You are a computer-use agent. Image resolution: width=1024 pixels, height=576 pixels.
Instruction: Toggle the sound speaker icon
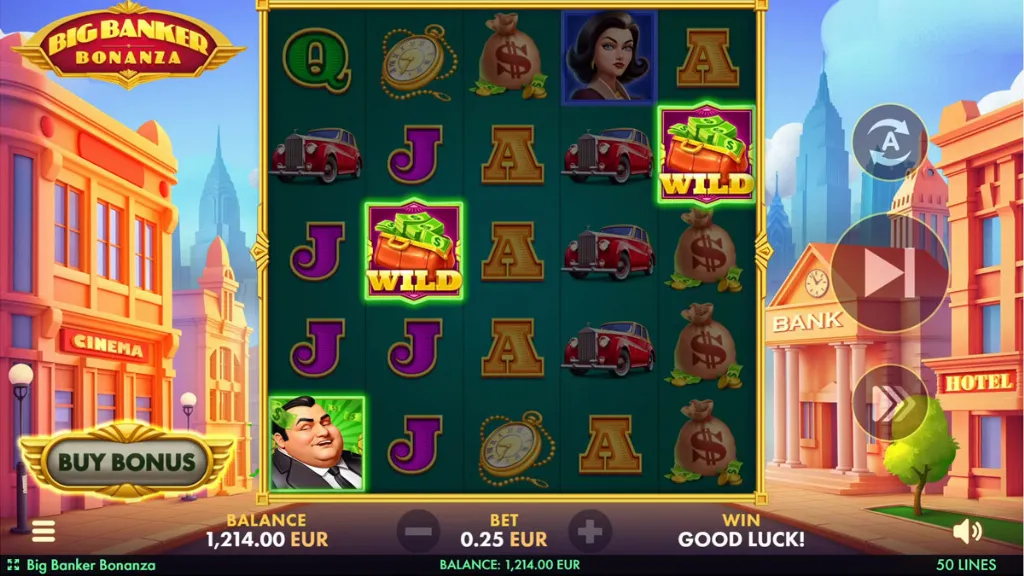click(967, 531)
